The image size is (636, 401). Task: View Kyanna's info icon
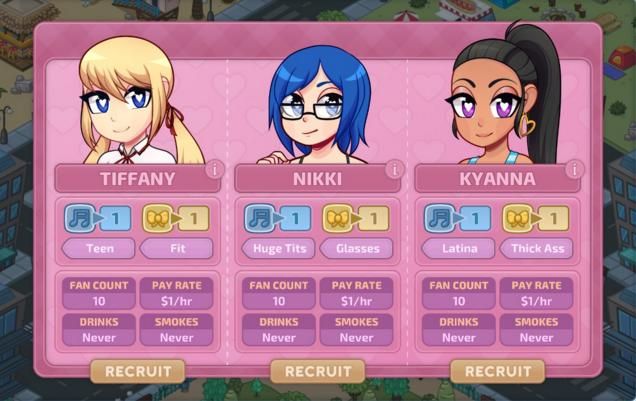click(x=574, y=170)
